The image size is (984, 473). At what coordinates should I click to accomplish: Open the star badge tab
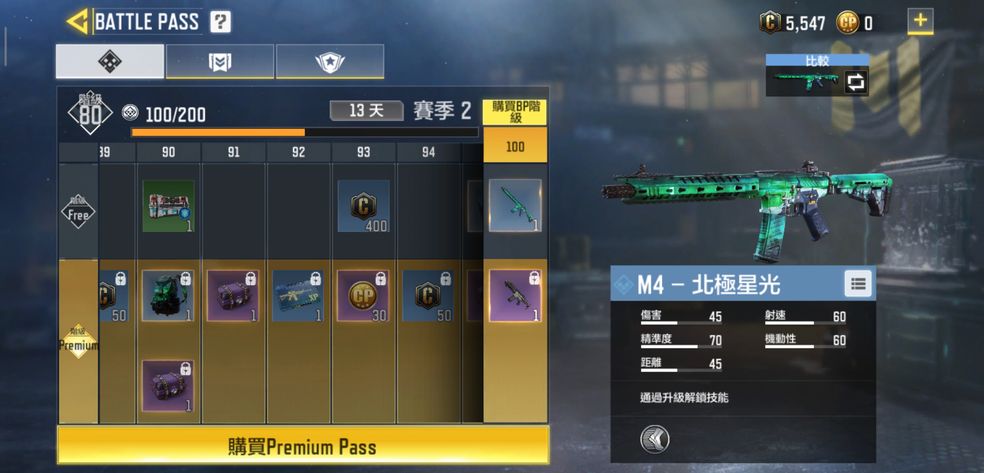(x=329, y=62)
